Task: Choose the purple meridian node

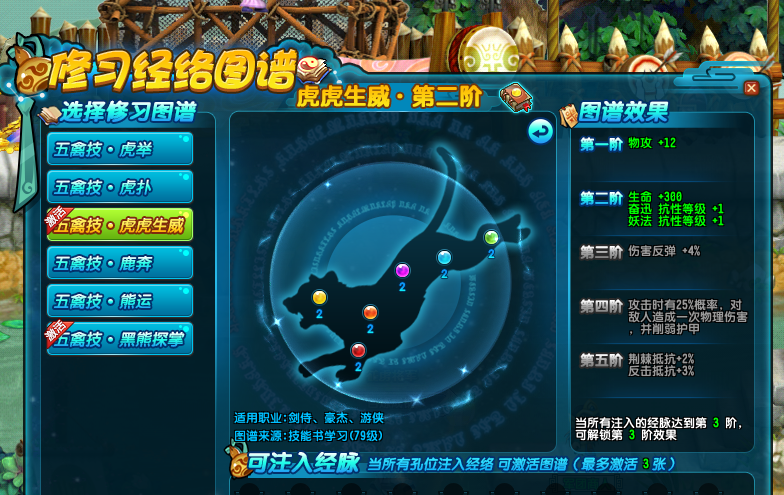Action: click(402, 270)
